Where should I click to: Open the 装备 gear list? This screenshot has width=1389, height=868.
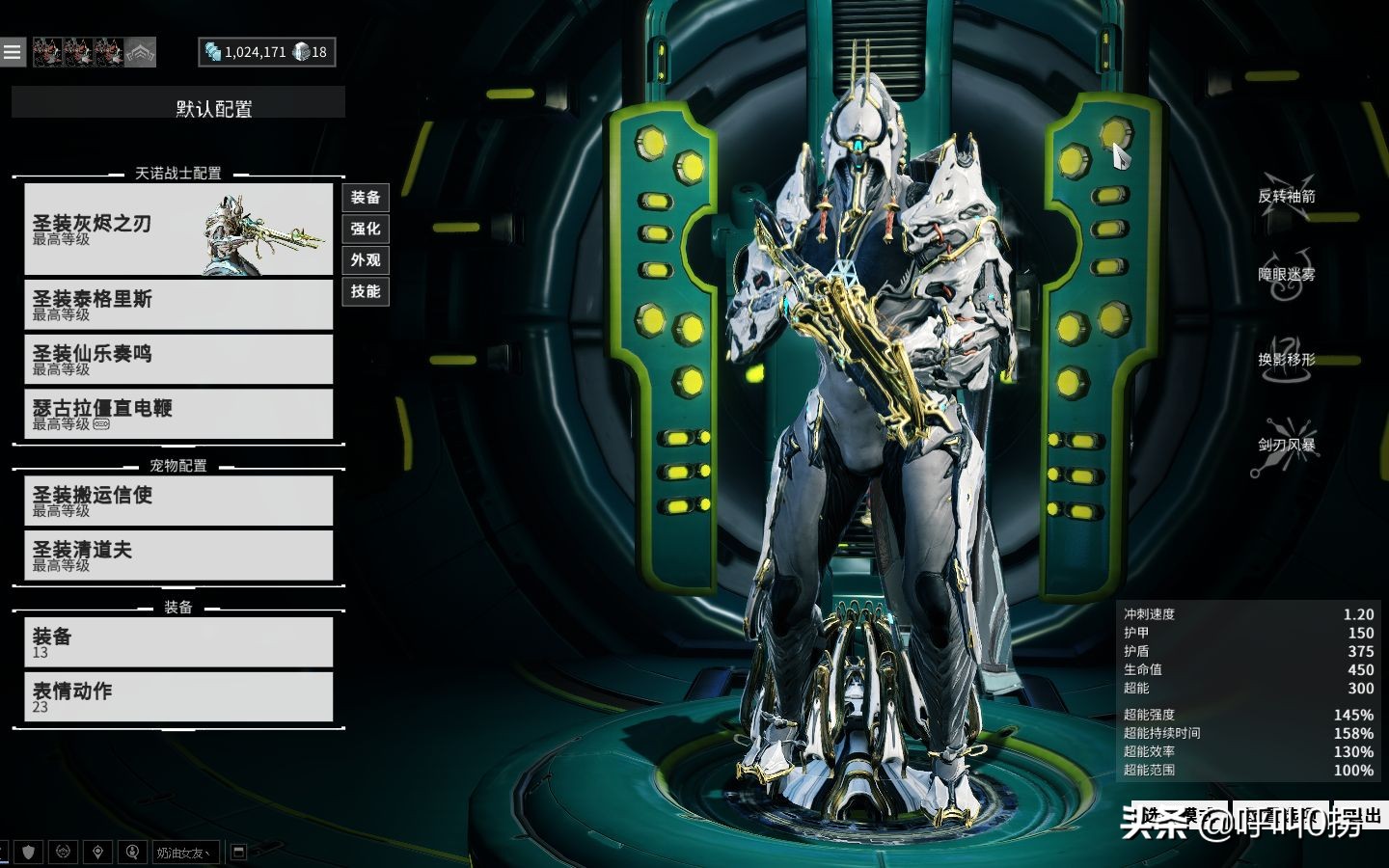pos(178,642)
